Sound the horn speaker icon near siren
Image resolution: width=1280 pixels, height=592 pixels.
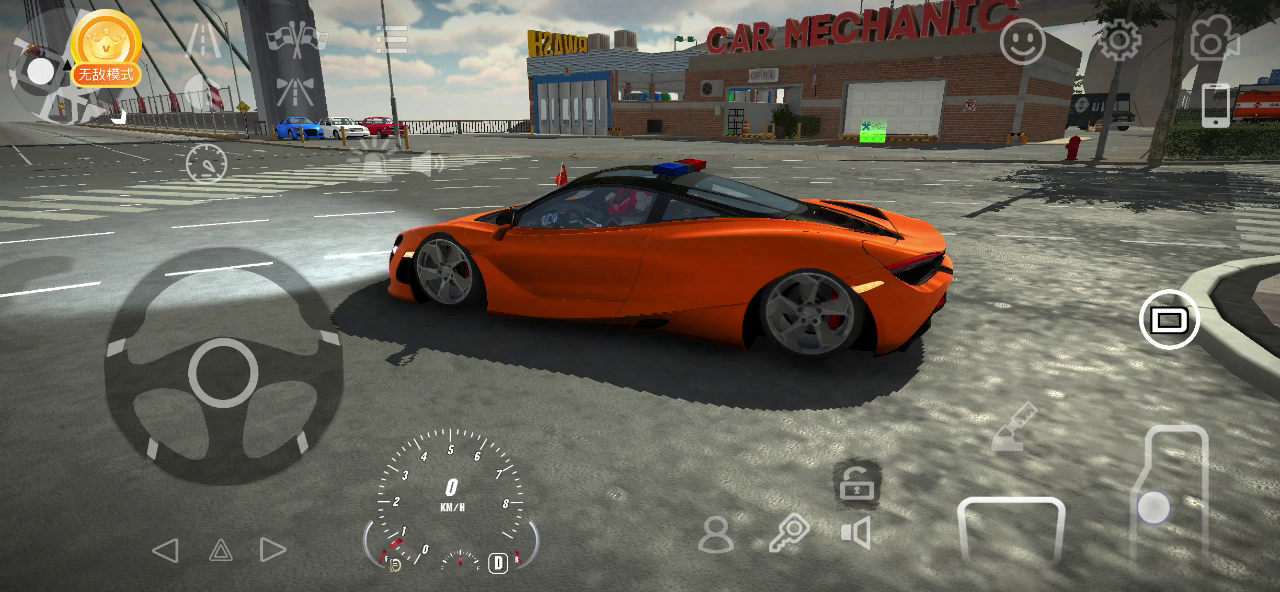tap(429, 163)
